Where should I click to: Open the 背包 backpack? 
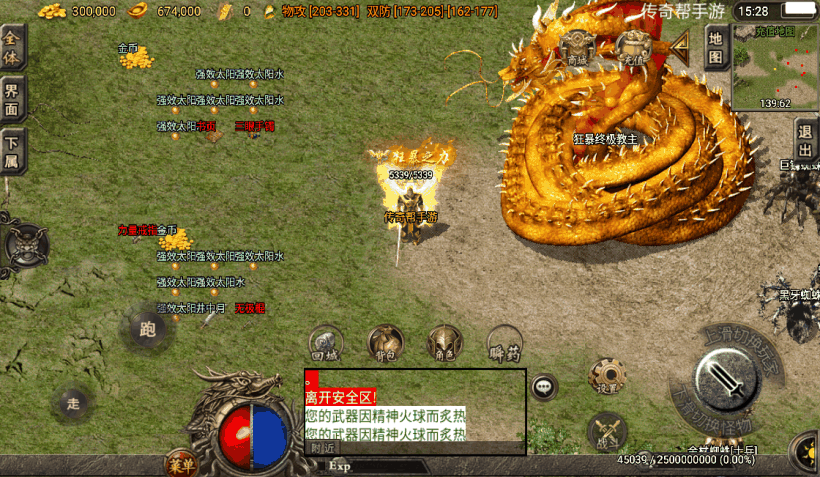pos(385,342)
